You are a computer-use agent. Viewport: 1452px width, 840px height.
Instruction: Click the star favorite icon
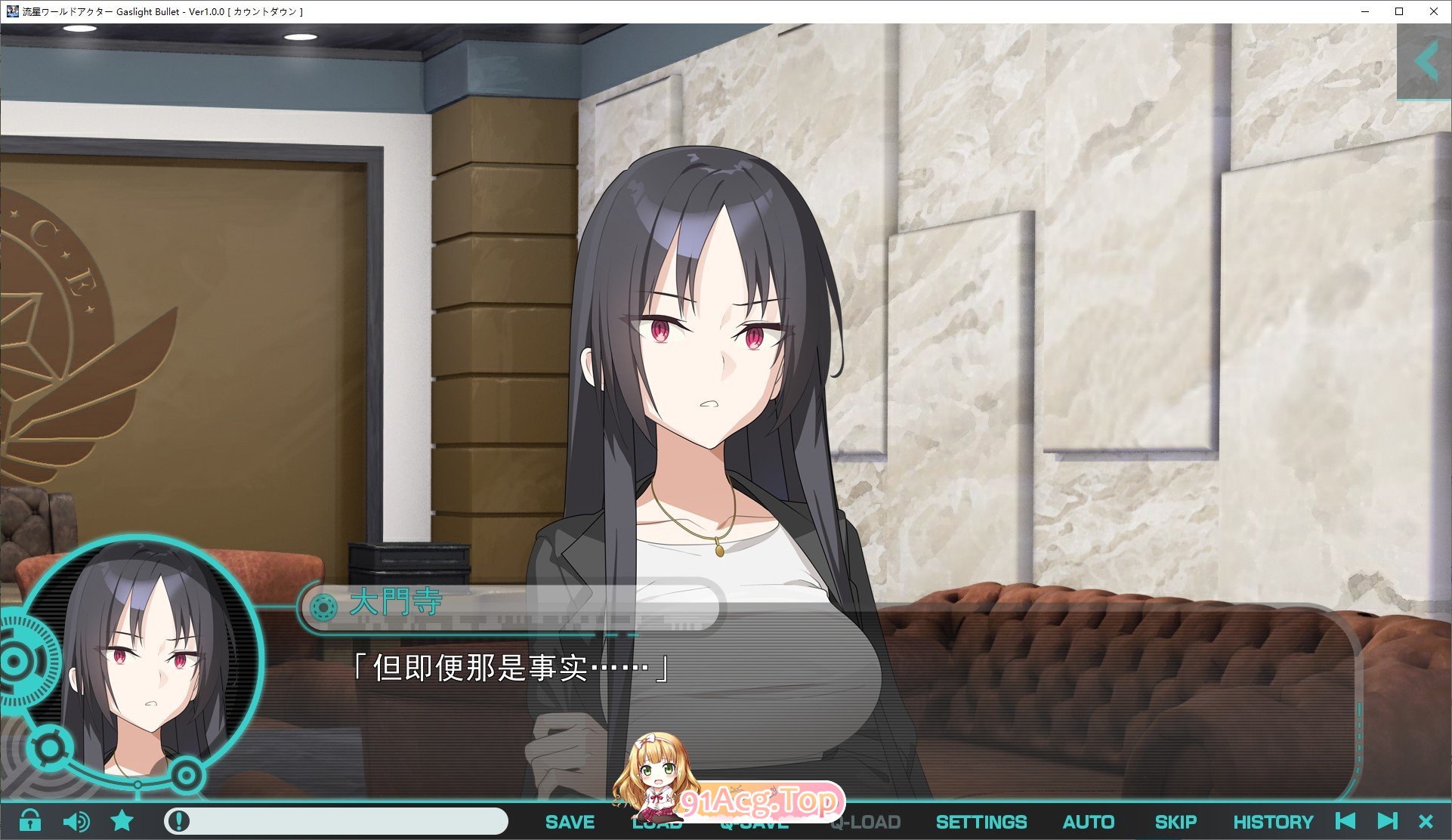click(122, 821)
